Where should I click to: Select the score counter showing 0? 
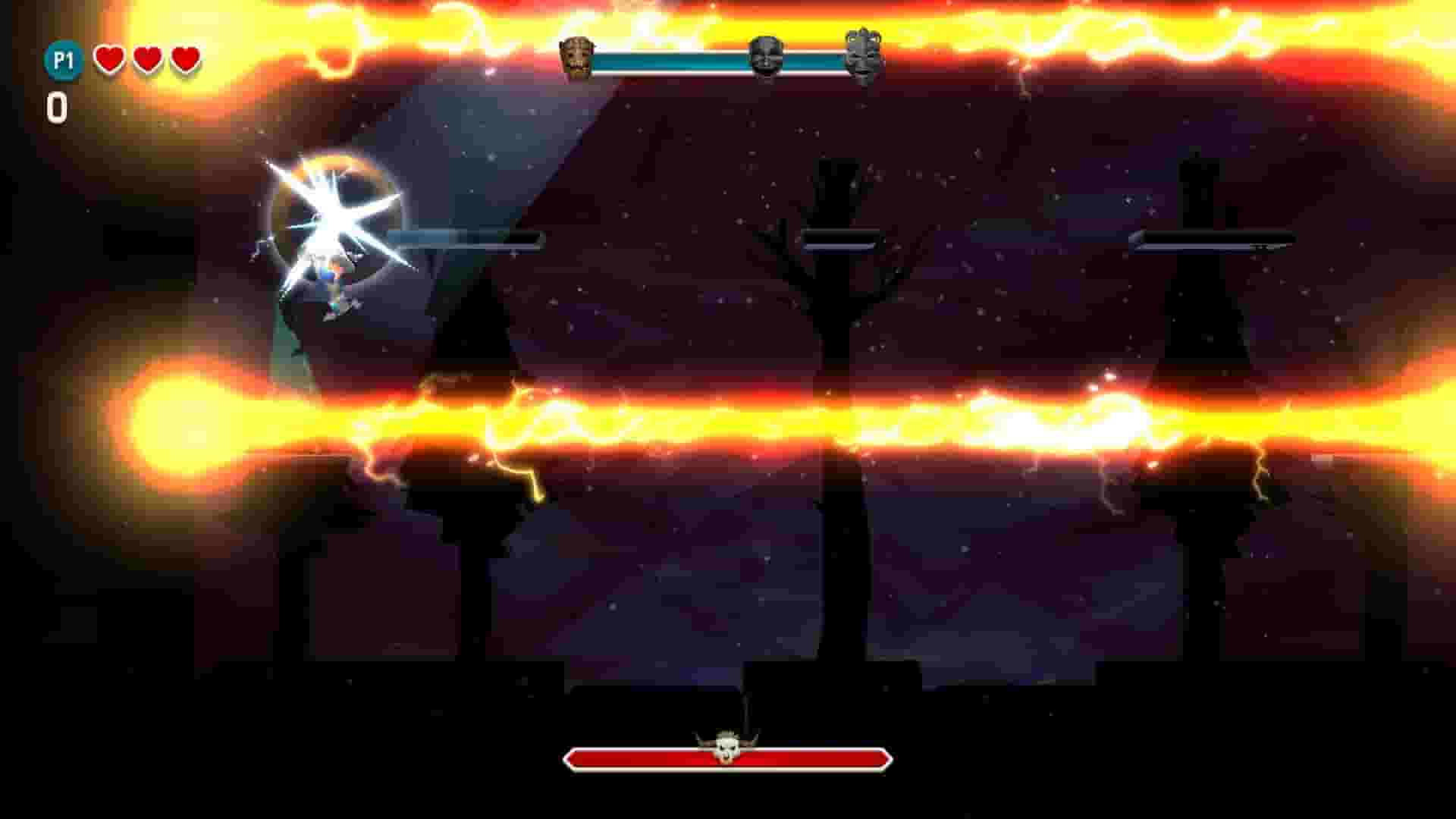[x=59, y=106]
